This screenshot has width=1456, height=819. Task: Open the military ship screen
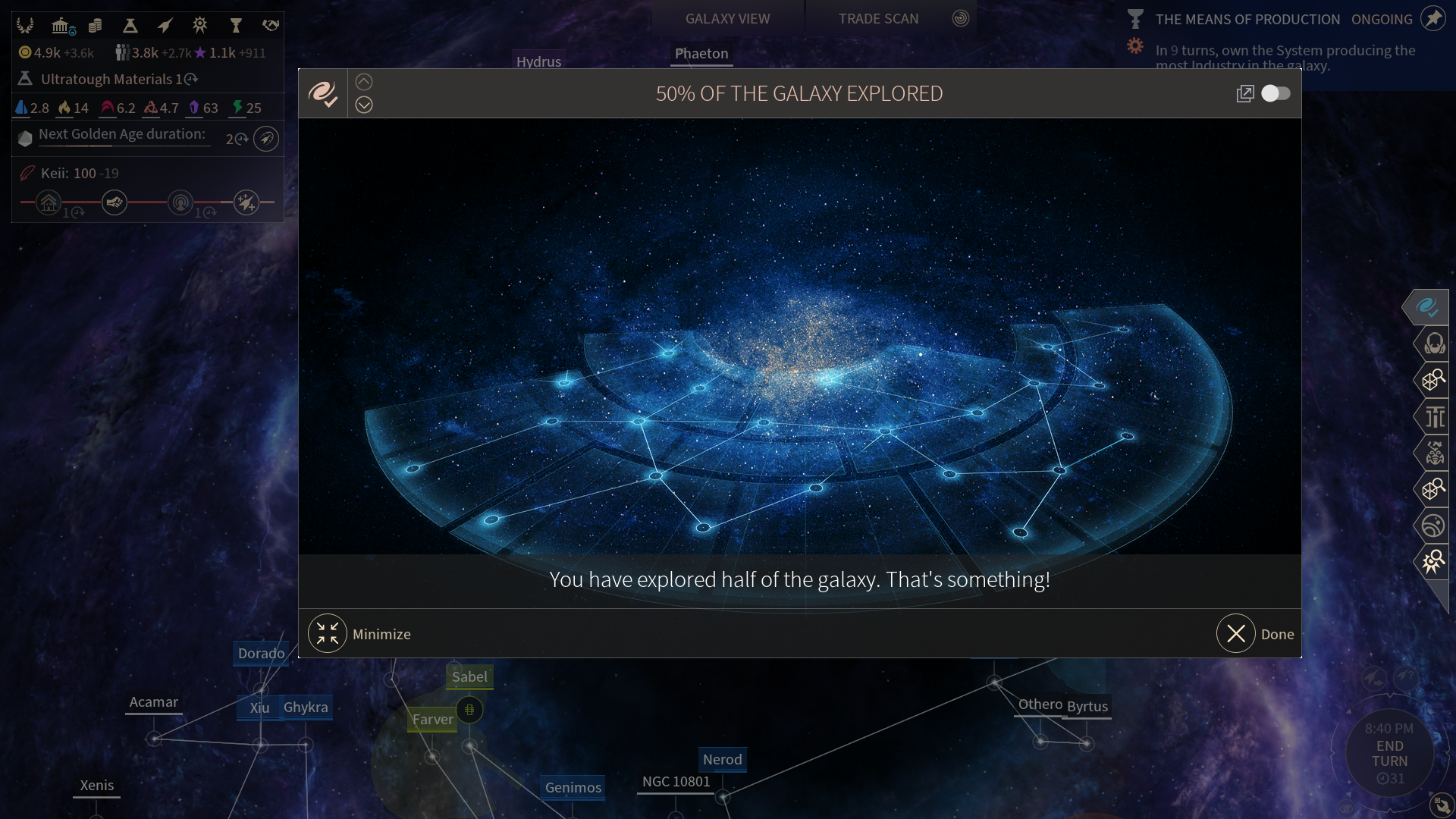(x=165, y=26)
